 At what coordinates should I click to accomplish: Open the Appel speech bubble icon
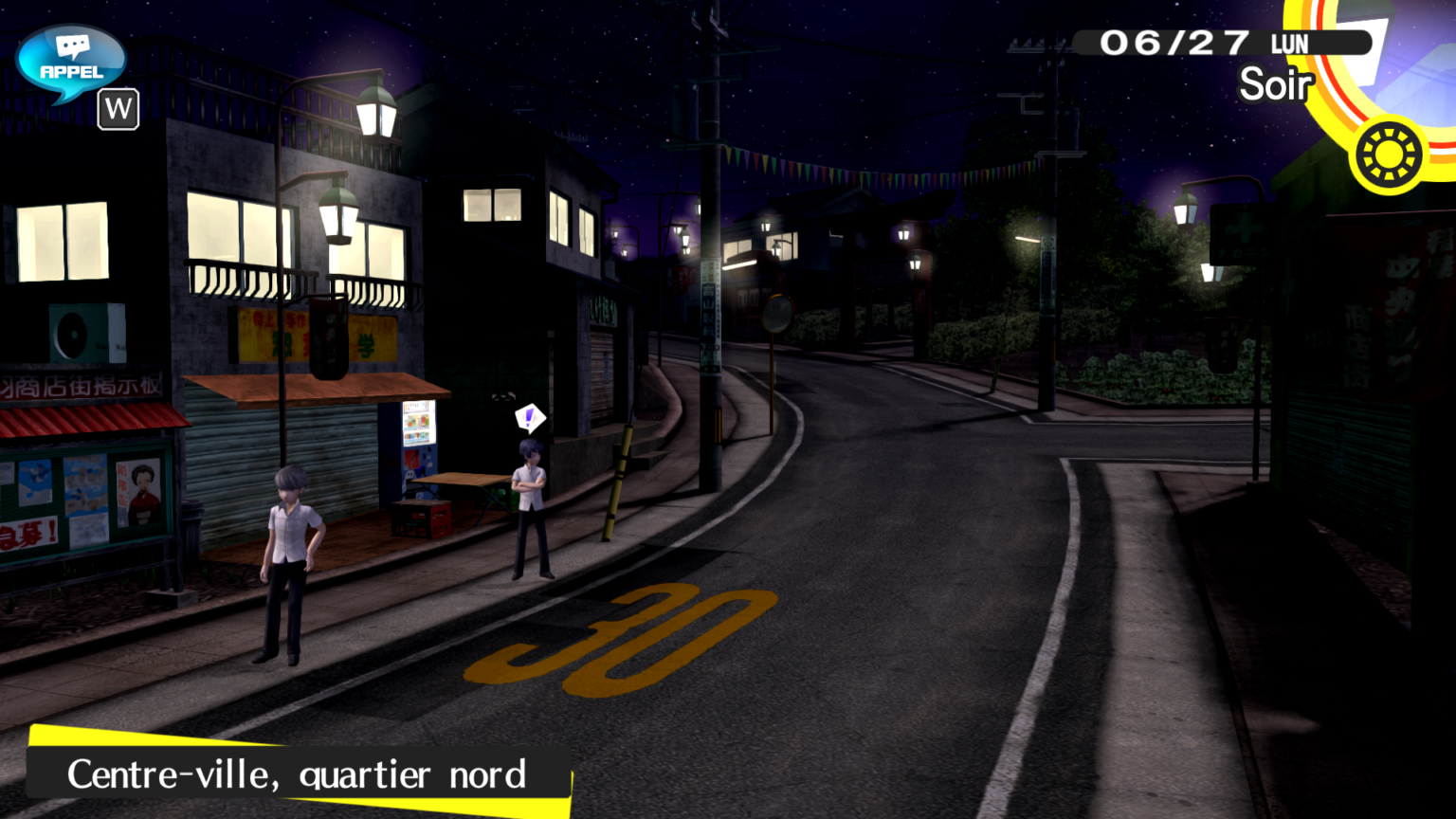[x=71, y=62]
